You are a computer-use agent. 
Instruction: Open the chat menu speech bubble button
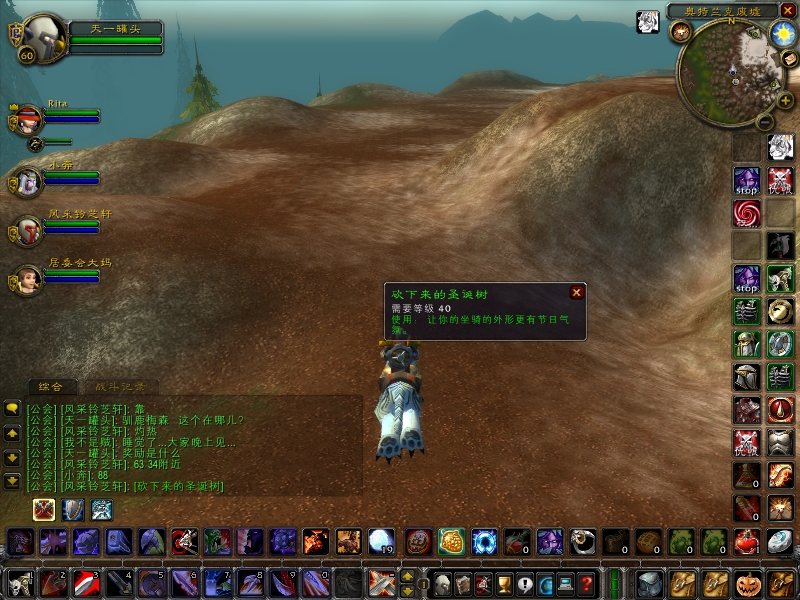click(12, 408)
